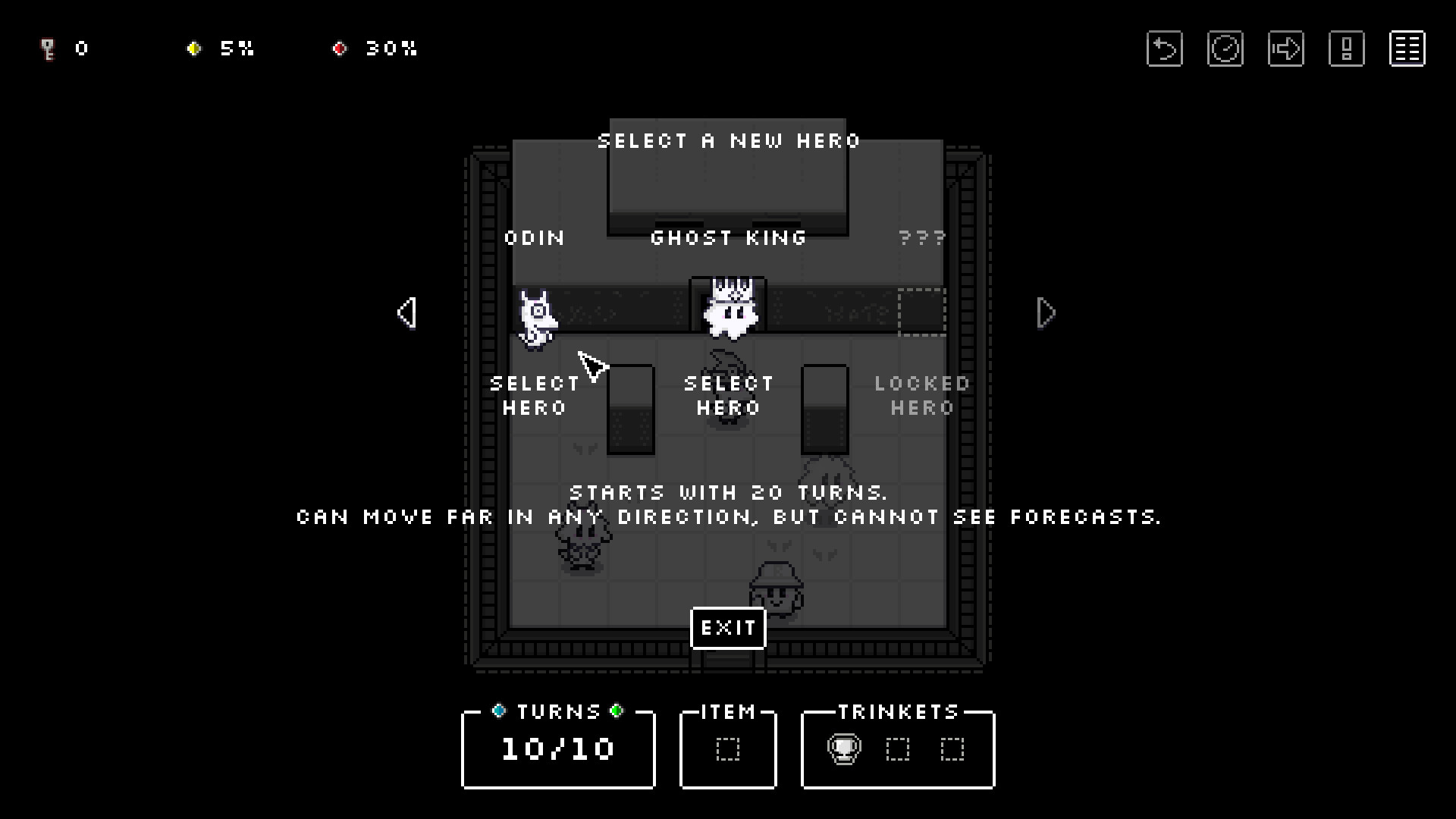Open the exclamation mark info icon
This screenshot has height=819, width=1456.
click(x=1346, y=49)
